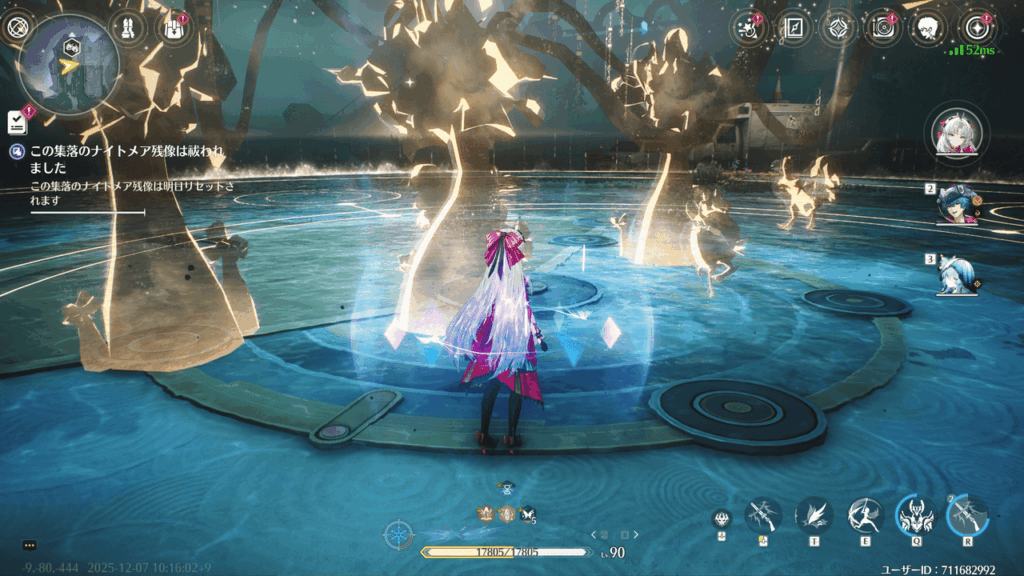The image size is (1024, 576).
Task: Trigger the ultimate skill bound to R
Action: [x=967, y=515]
